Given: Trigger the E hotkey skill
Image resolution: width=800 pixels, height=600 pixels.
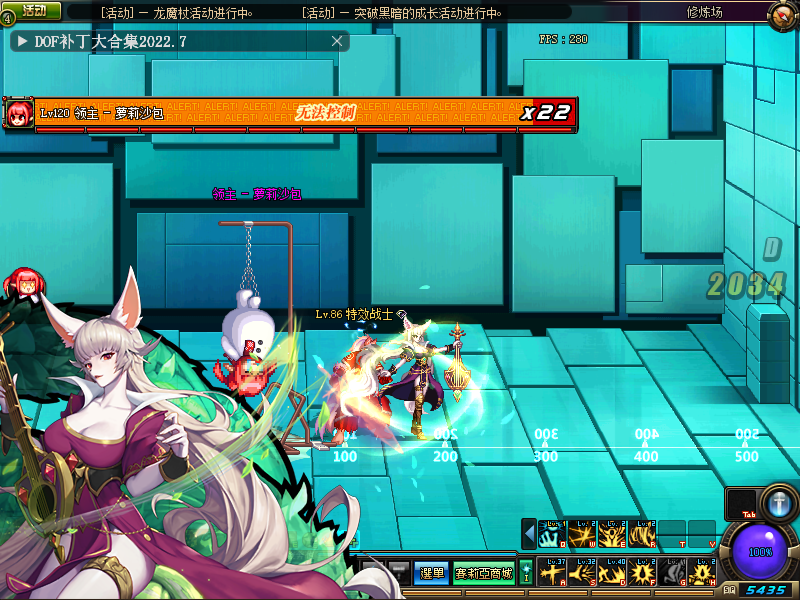Looking at the screenshot, I should (613, 534).
